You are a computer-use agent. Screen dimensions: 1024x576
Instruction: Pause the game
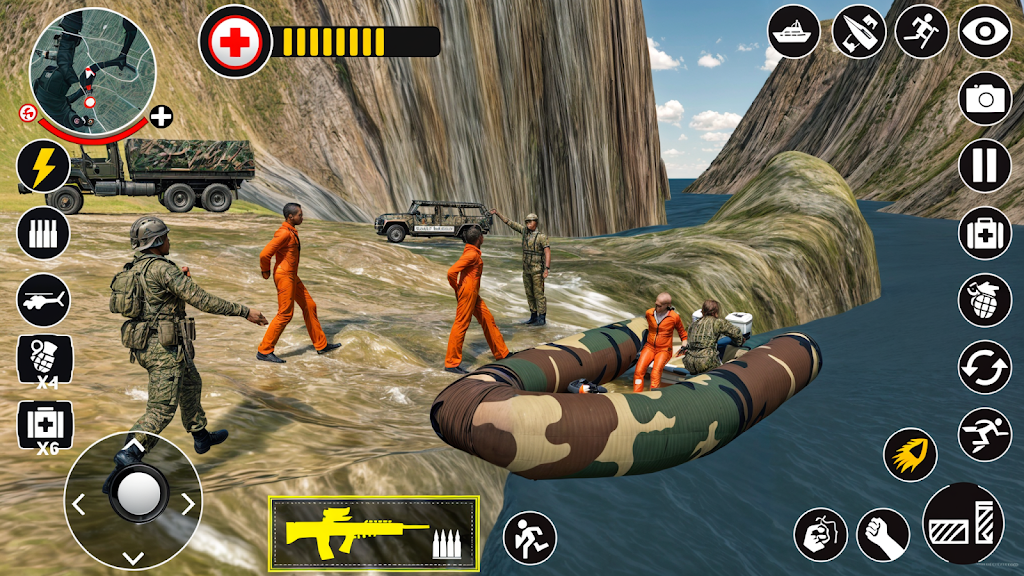point(985,165)
